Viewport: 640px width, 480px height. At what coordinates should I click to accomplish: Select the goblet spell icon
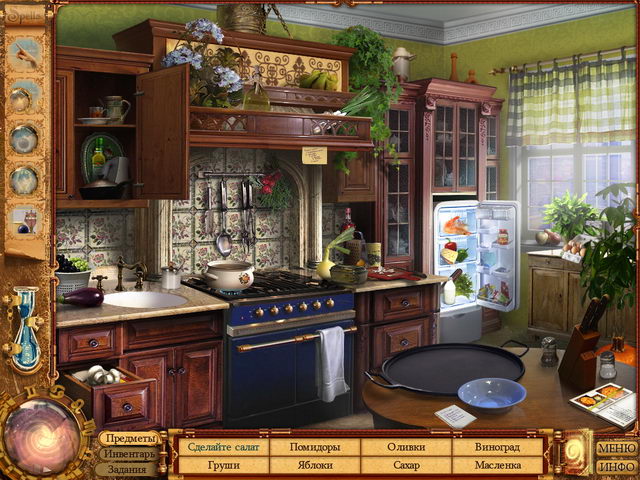click(24, 220)
